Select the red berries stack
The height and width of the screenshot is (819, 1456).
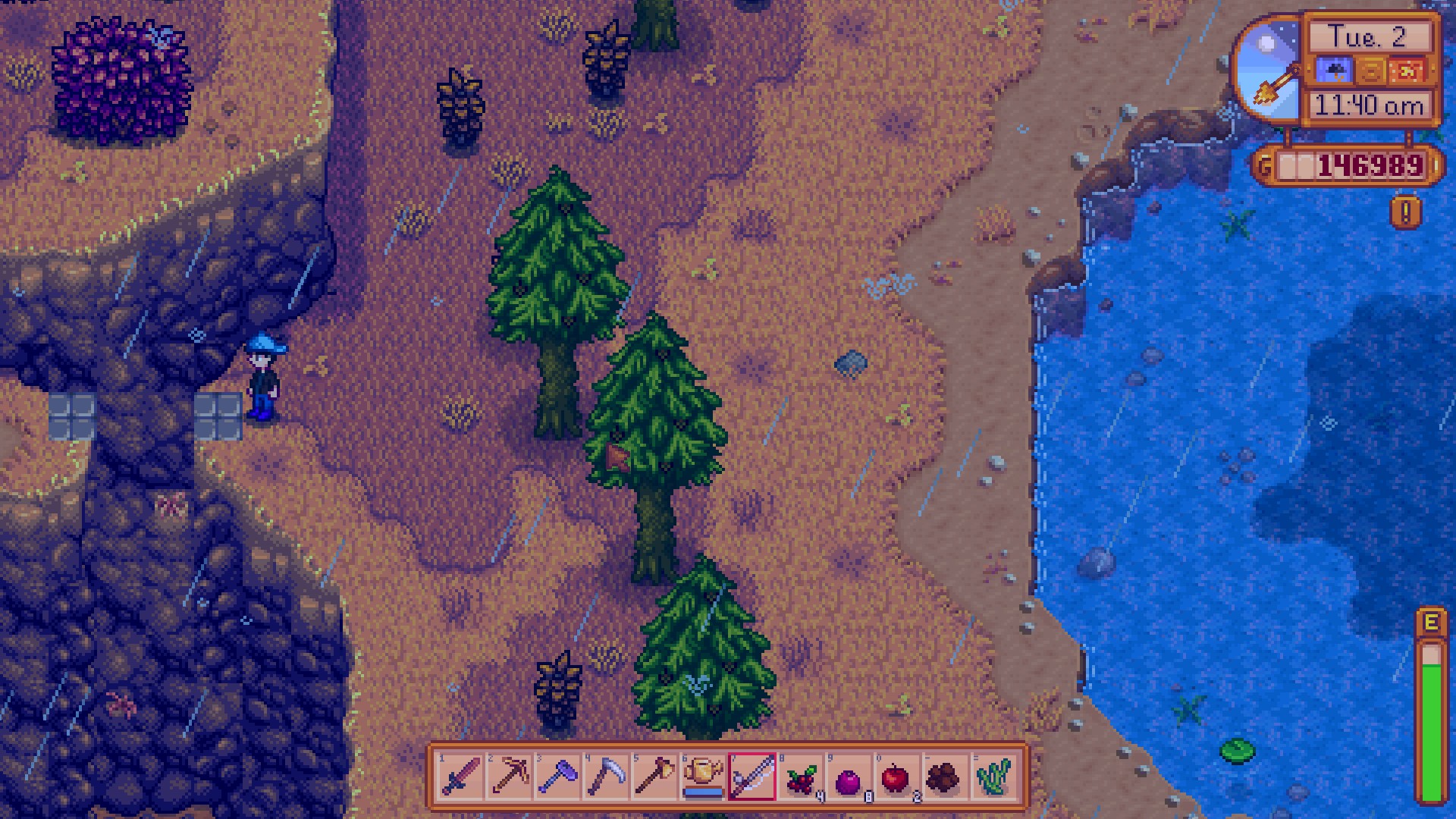[801, 777]
